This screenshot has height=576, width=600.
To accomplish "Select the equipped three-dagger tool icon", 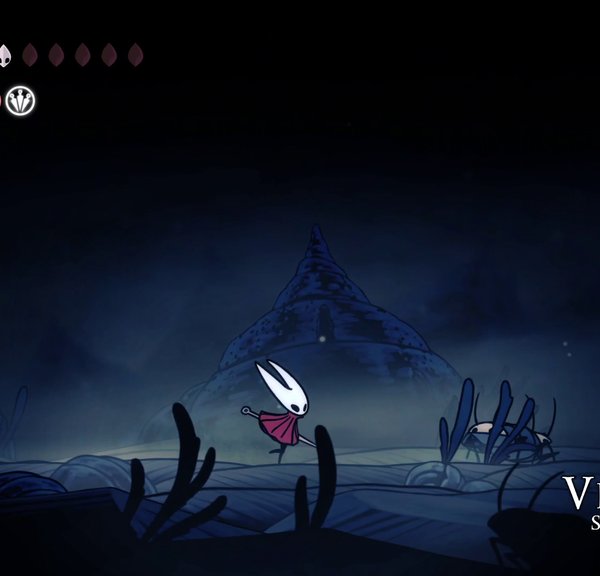I will click(x=20, y=100).
